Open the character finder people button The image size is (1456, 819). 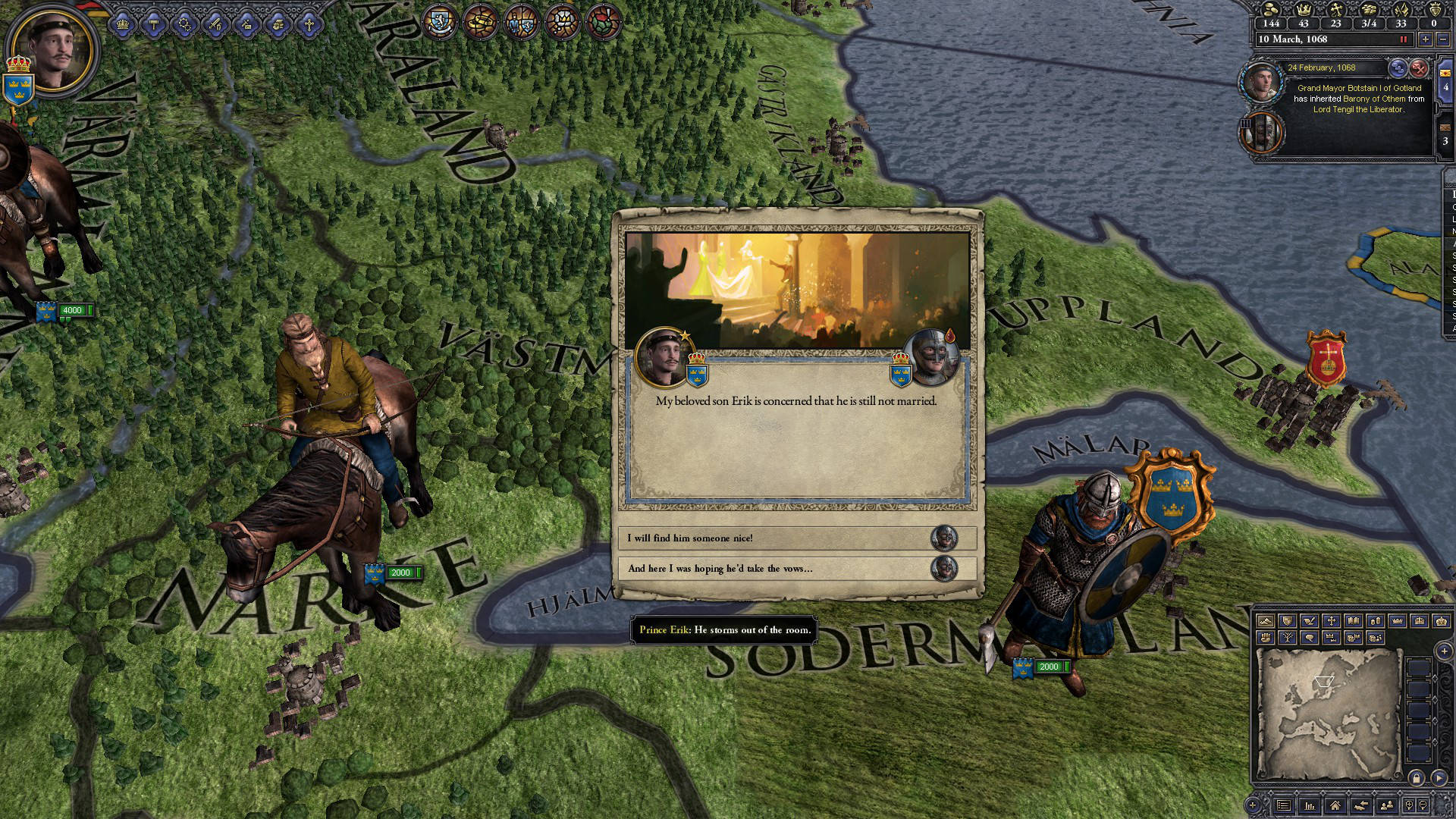click(1387, 805)
